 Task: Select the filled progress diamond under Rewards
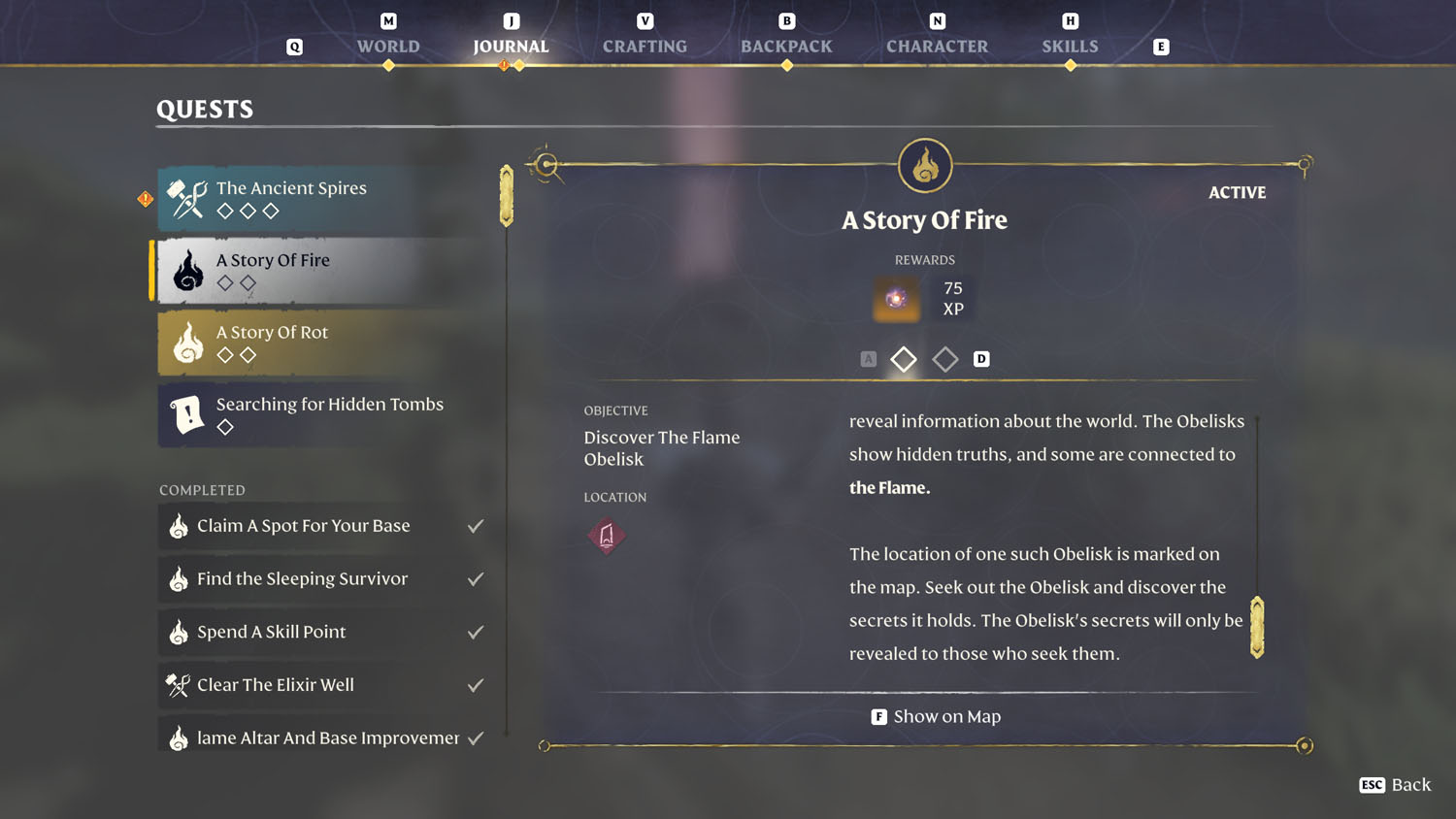903,359
